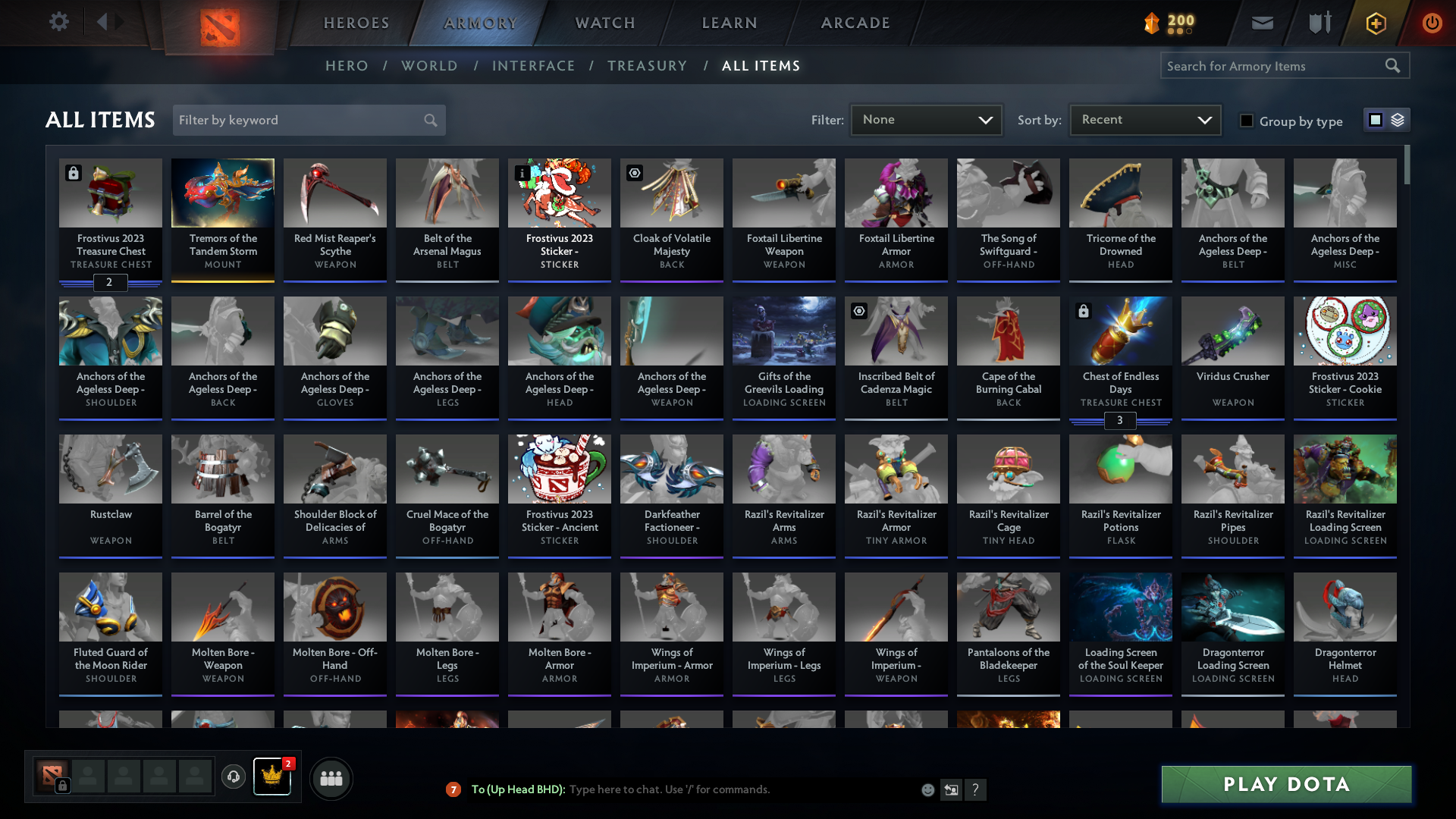This screenshot has width=1456, height=819.
Task: Open the friends list people icon
Action: coord(330,777)
